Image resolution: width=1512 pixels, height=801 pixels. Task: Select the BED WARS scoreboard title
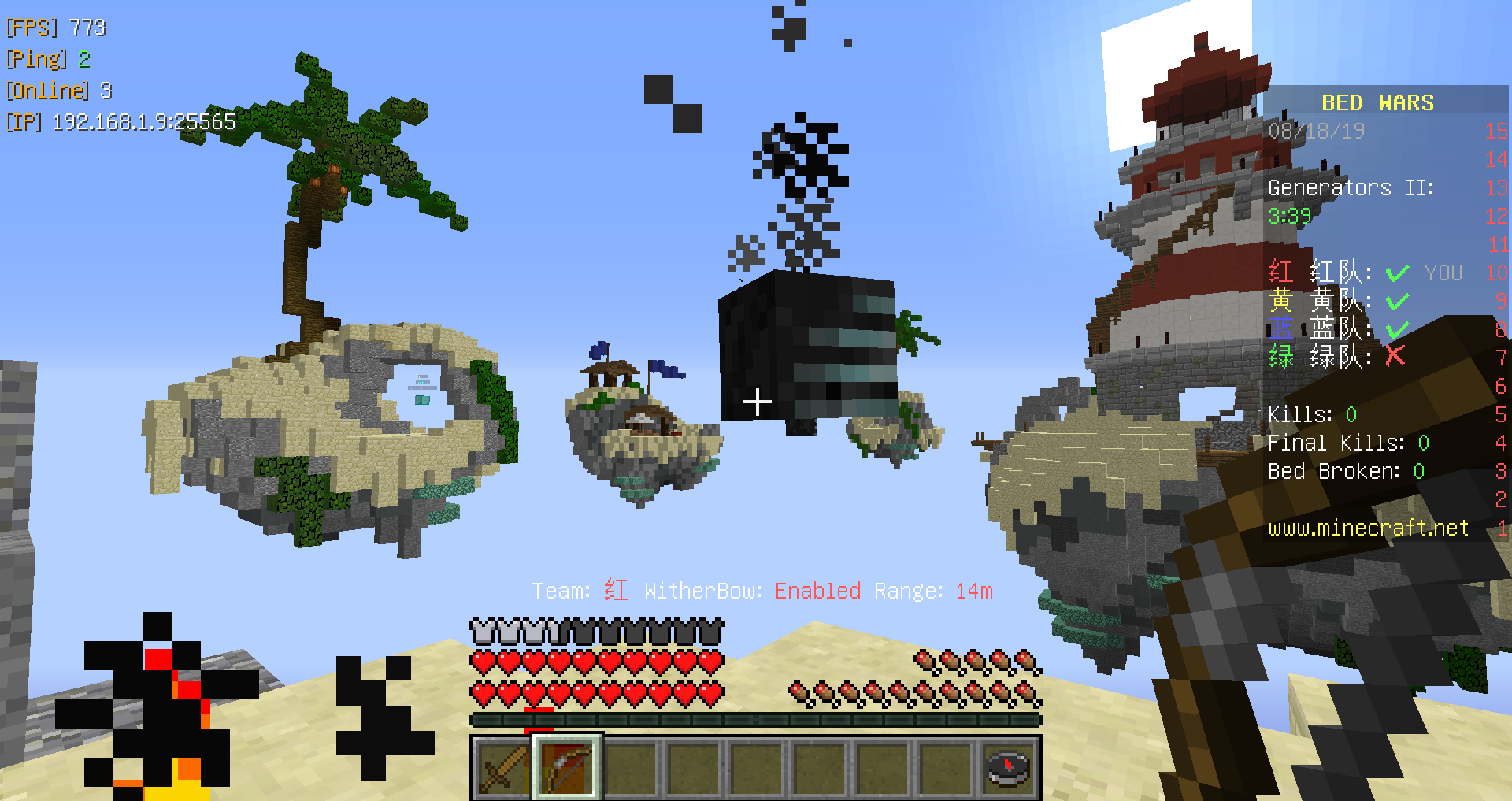click(1377, 102)
